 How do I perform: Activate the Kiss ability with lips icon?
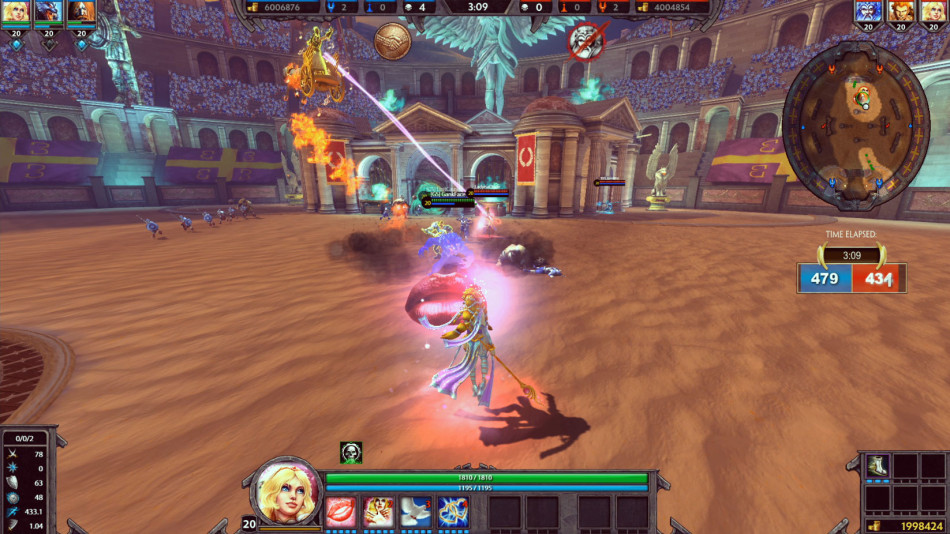pyautogui.click(x=341, y=511)
